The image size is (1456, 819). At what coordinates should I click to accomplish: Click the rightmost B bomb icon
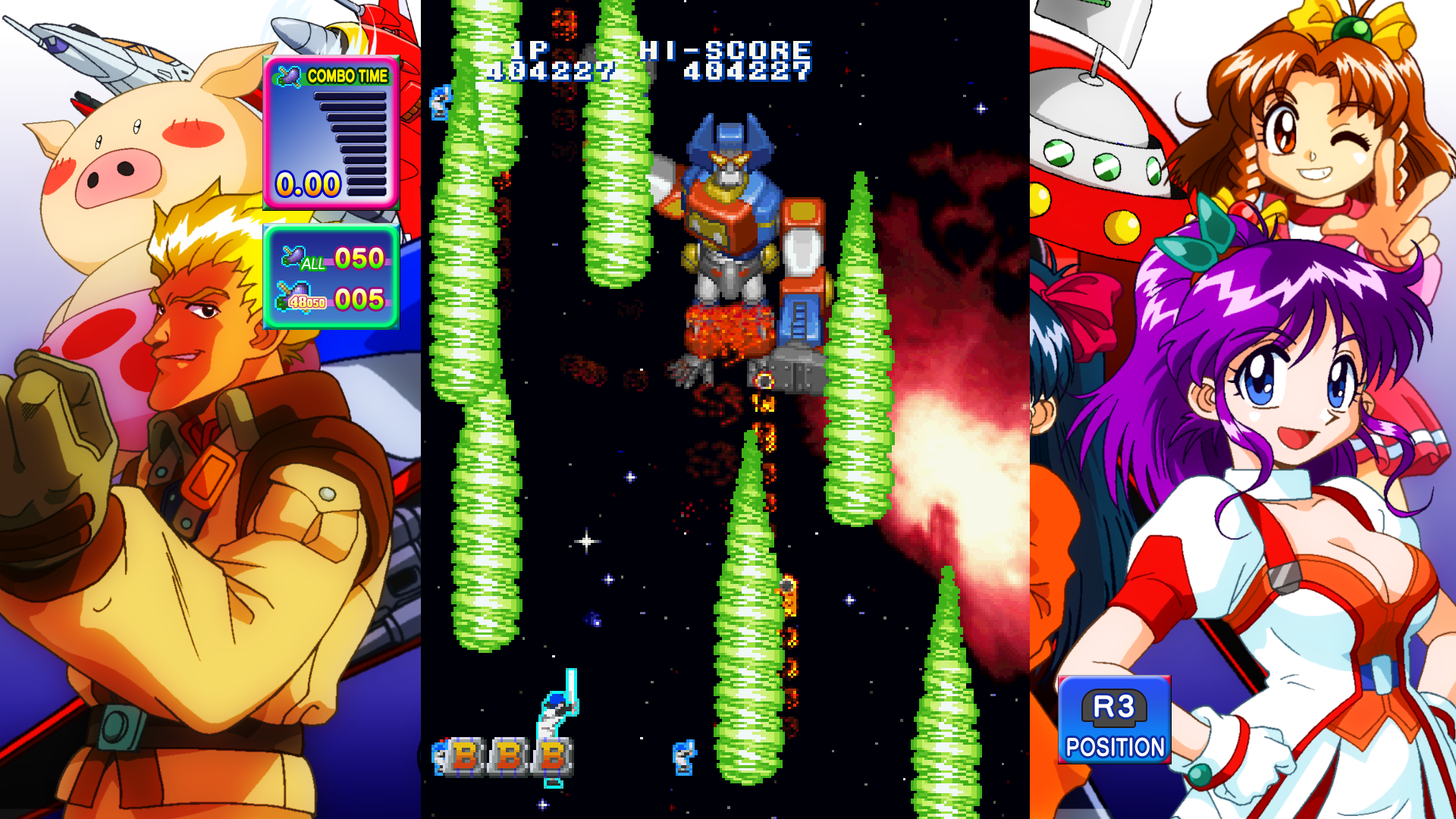[551, 757]
